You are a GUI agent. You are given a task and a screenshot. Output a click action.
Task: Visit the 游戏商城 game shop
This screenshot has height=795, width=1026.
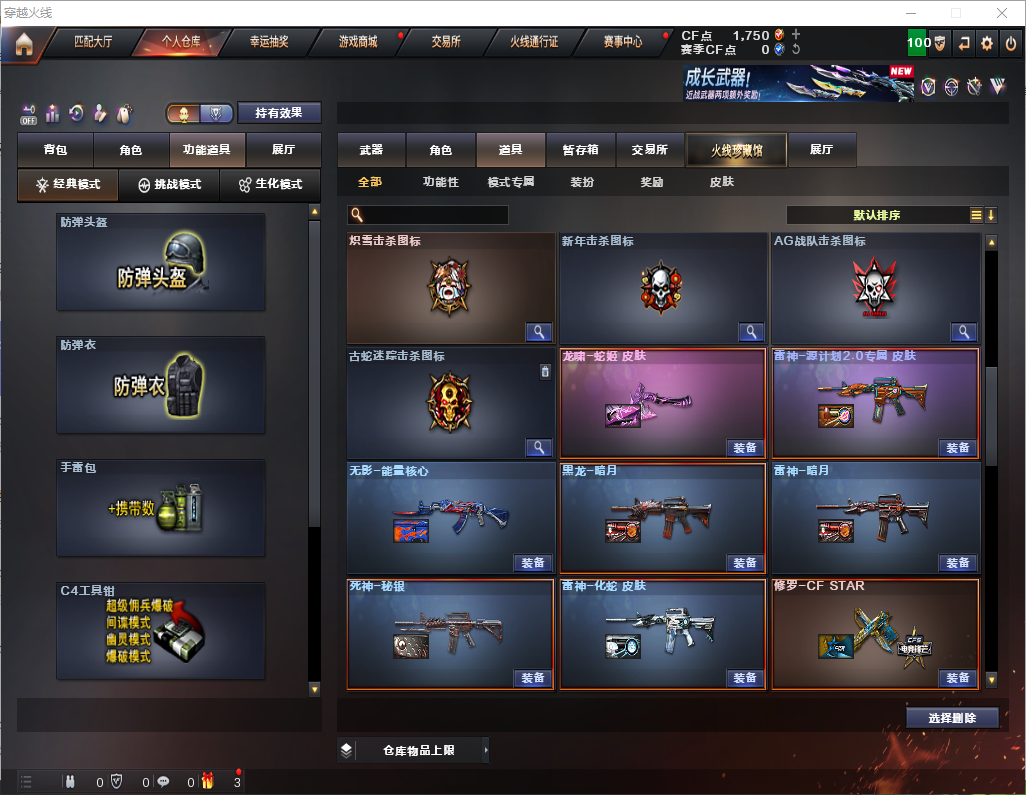pos(357,42)
